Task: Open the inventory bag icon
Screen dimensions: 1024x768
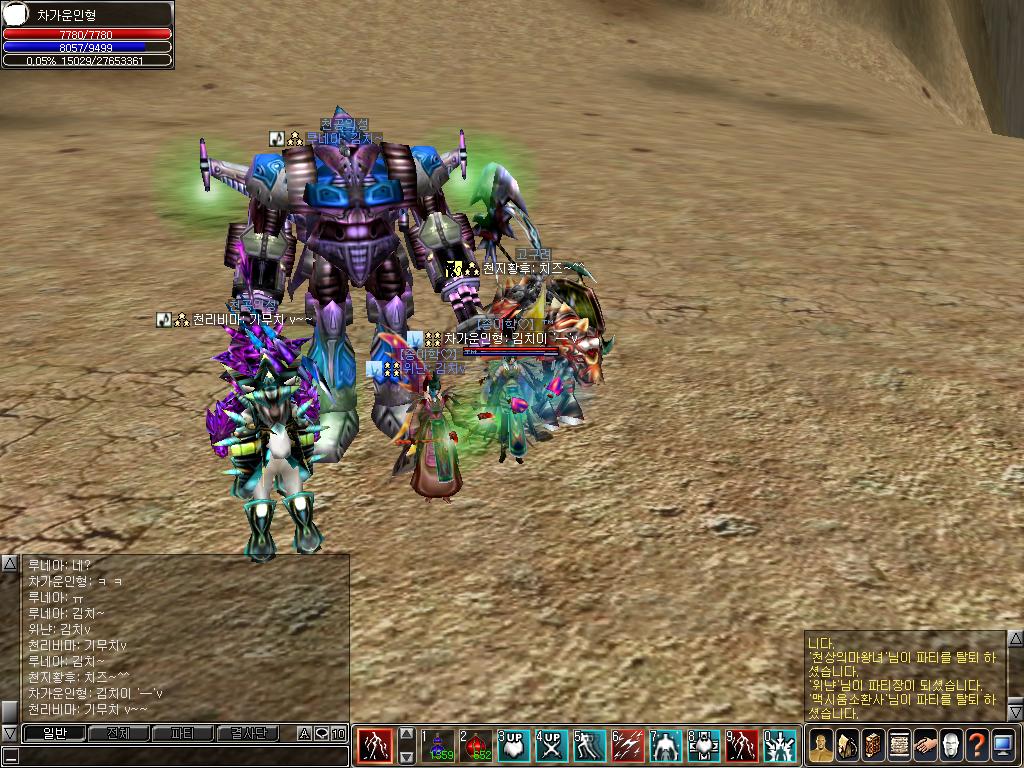Action: [846, 745]
